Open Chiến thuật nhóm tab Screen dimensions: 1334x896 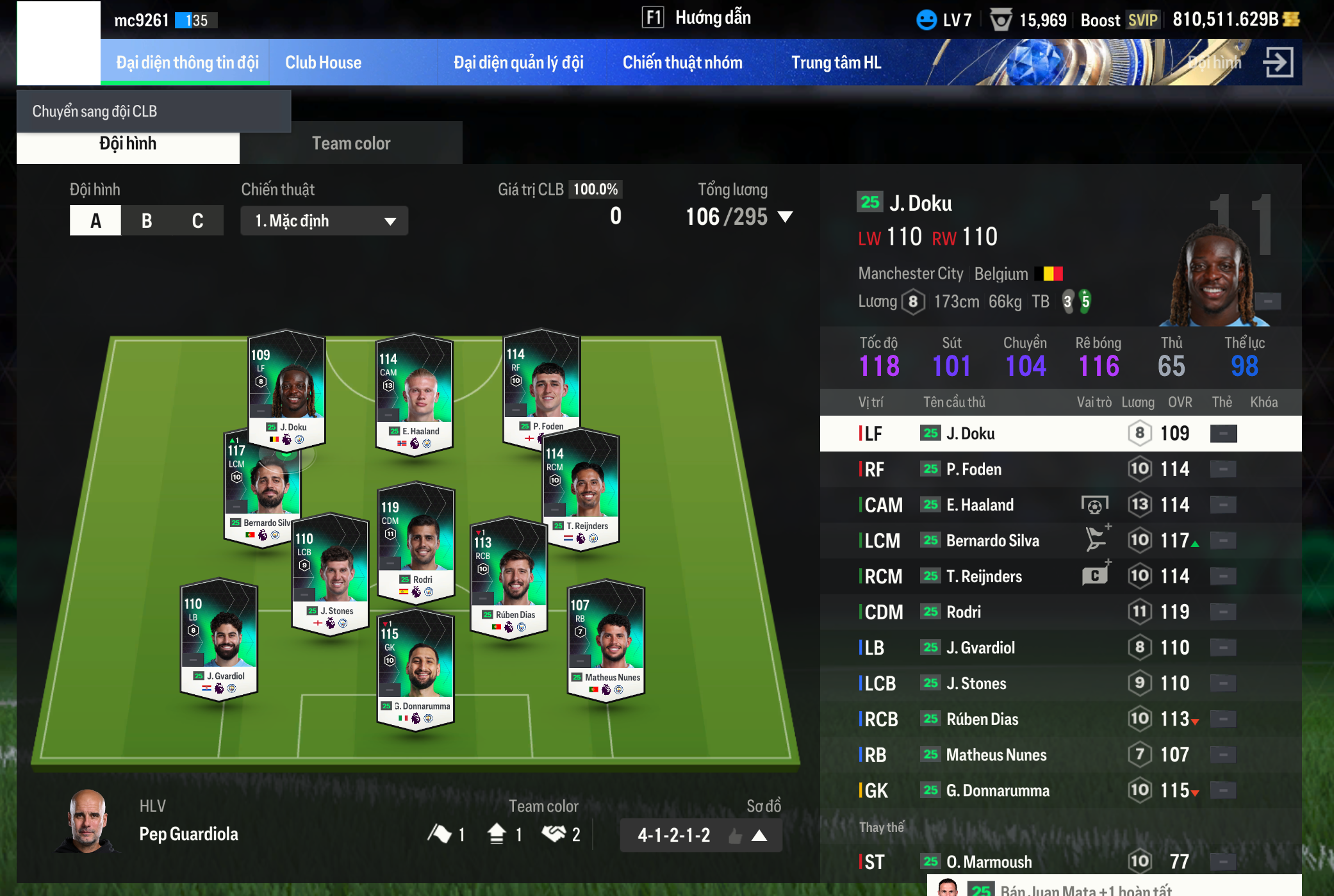pyautogui.click(x=682, y=63)
